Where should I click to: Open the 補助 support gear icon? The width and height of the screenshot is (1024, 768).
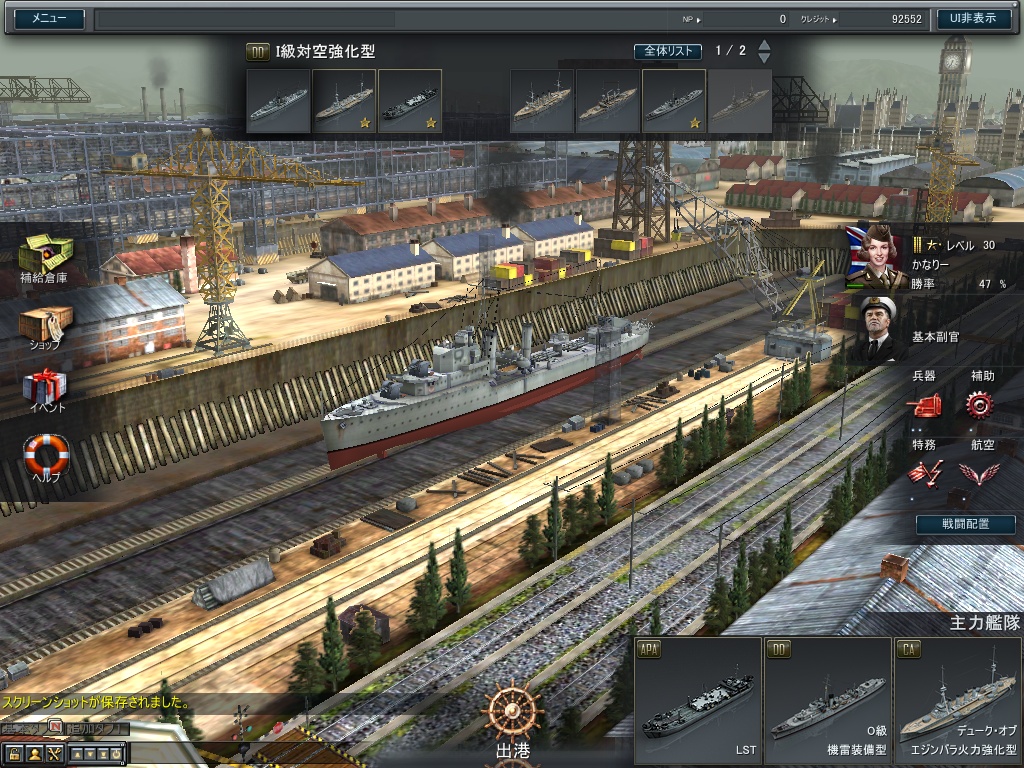(980, 404)
